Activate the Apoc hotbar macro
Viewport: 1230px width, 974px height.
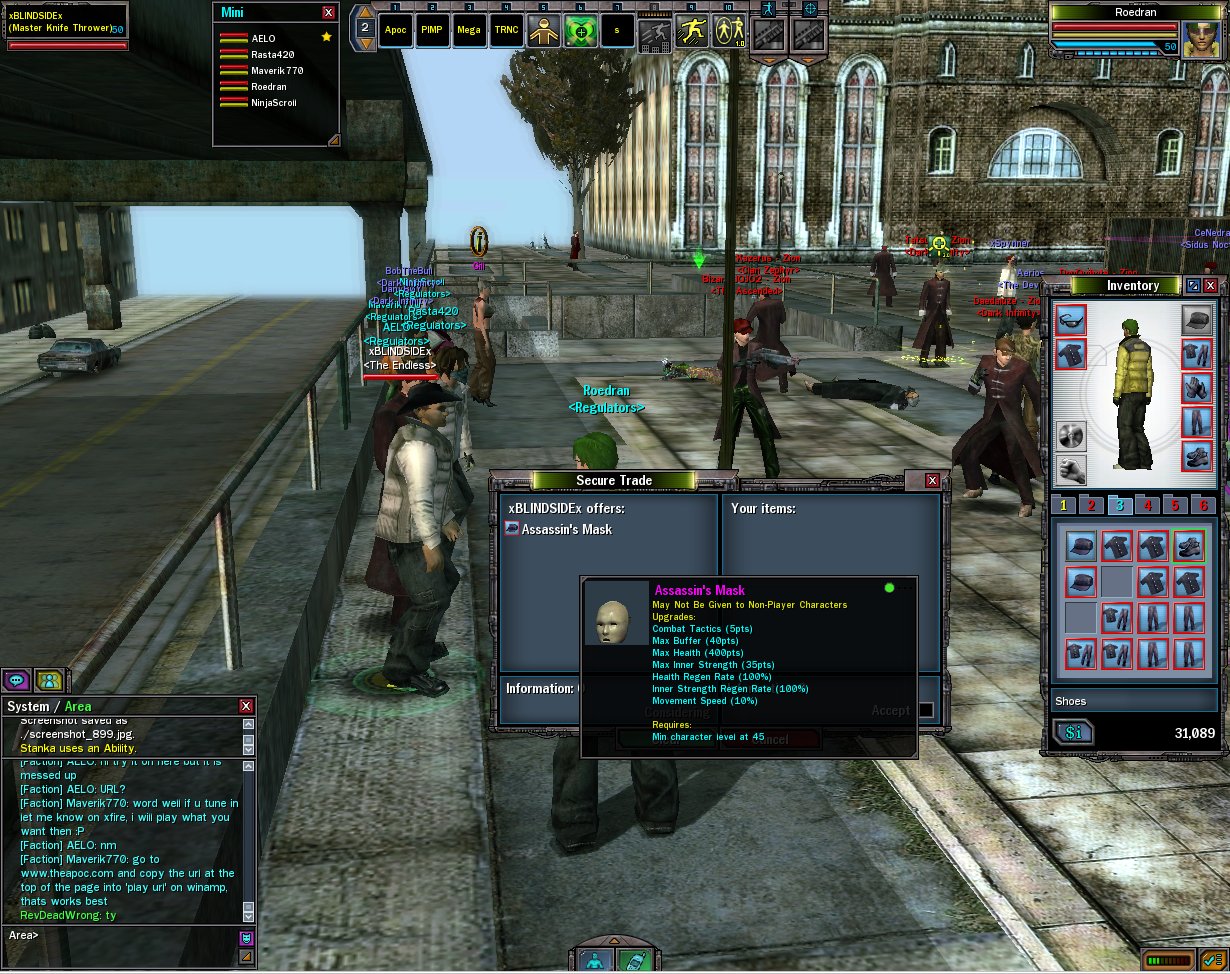point(394,30)
